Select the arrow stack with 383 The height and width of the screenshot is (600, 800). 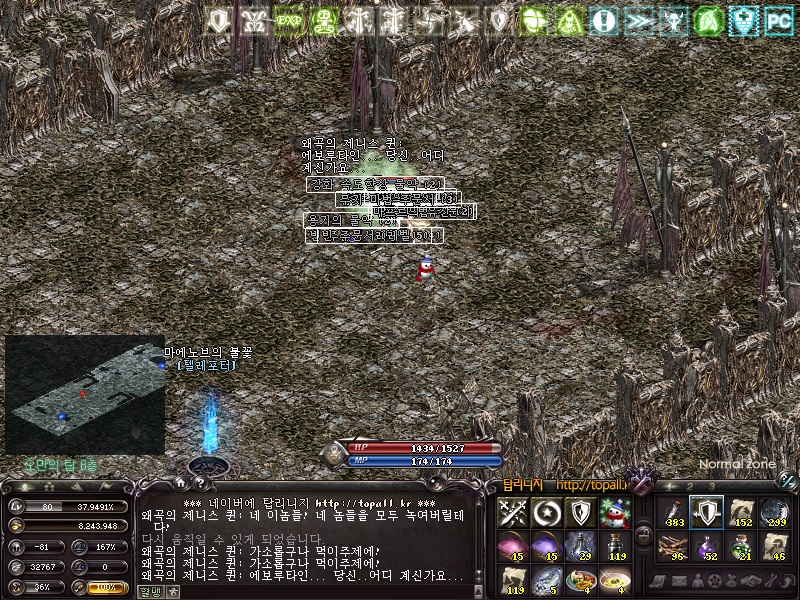[x=672, y=513]
